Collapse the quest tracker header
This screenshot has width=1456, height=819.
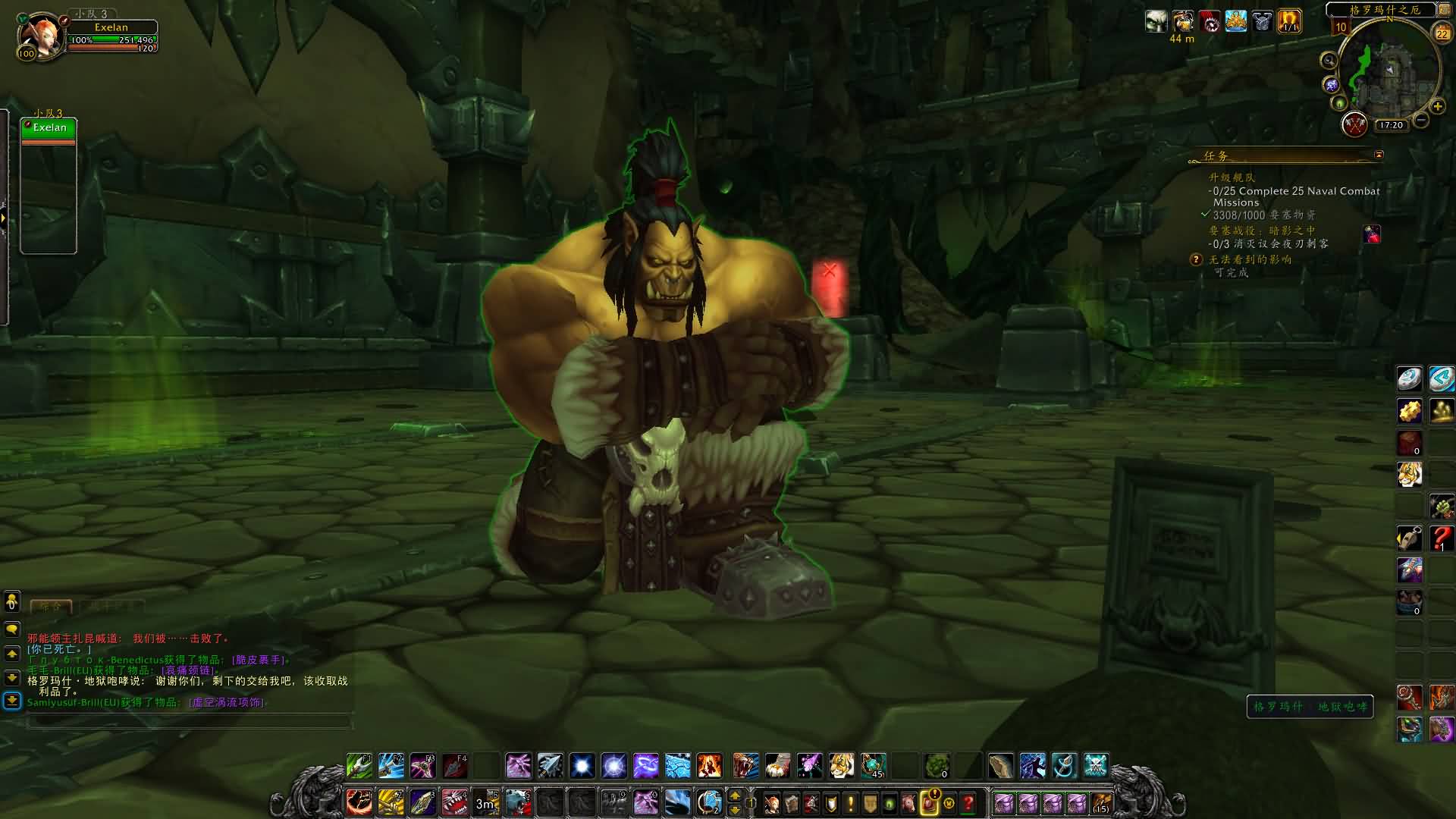pyautogui.click(x=1379, y=155)
